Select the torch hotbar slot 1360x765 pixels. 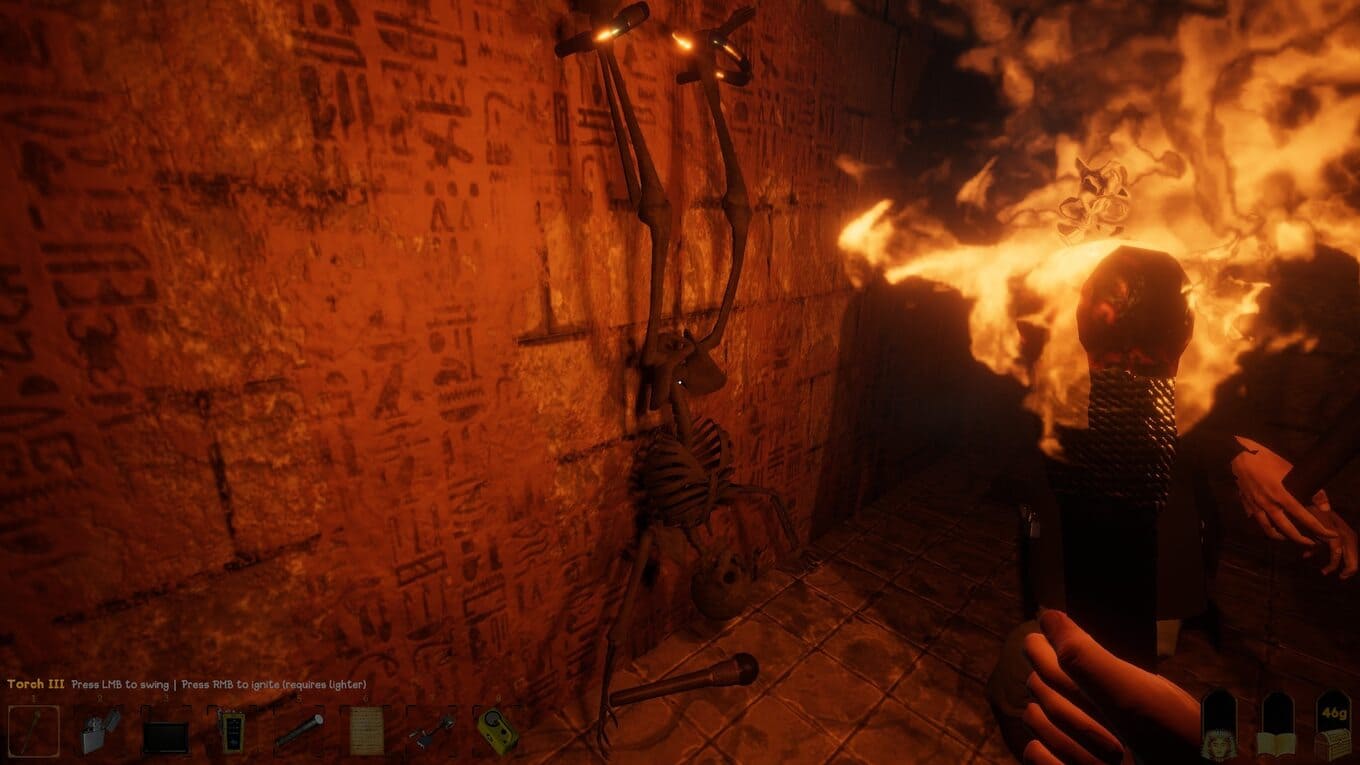pos(34,731)
